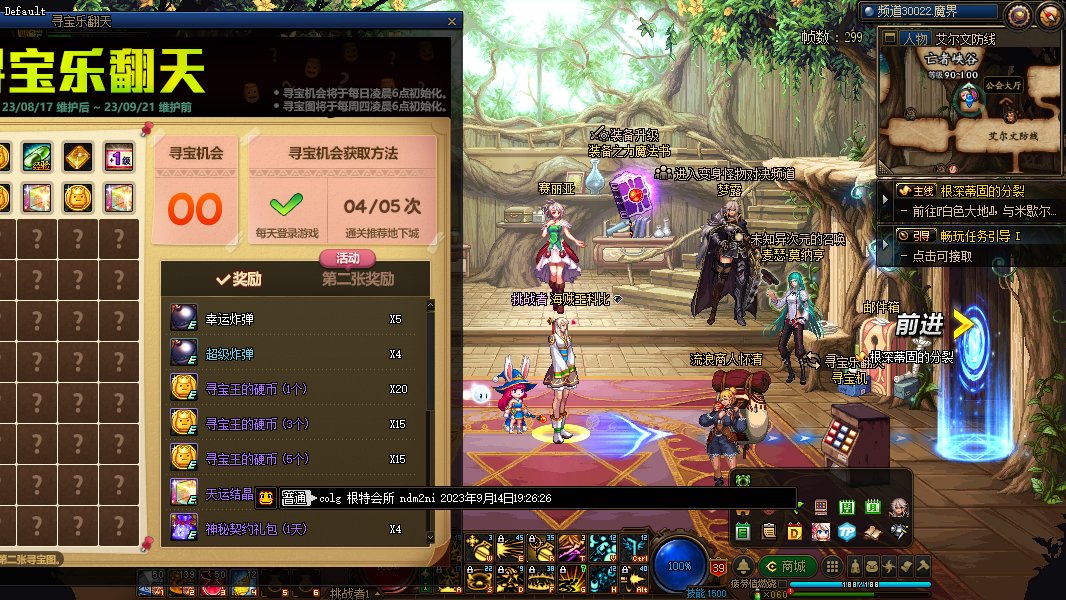Open the 周 weekly calendar icon

point(847,507)
